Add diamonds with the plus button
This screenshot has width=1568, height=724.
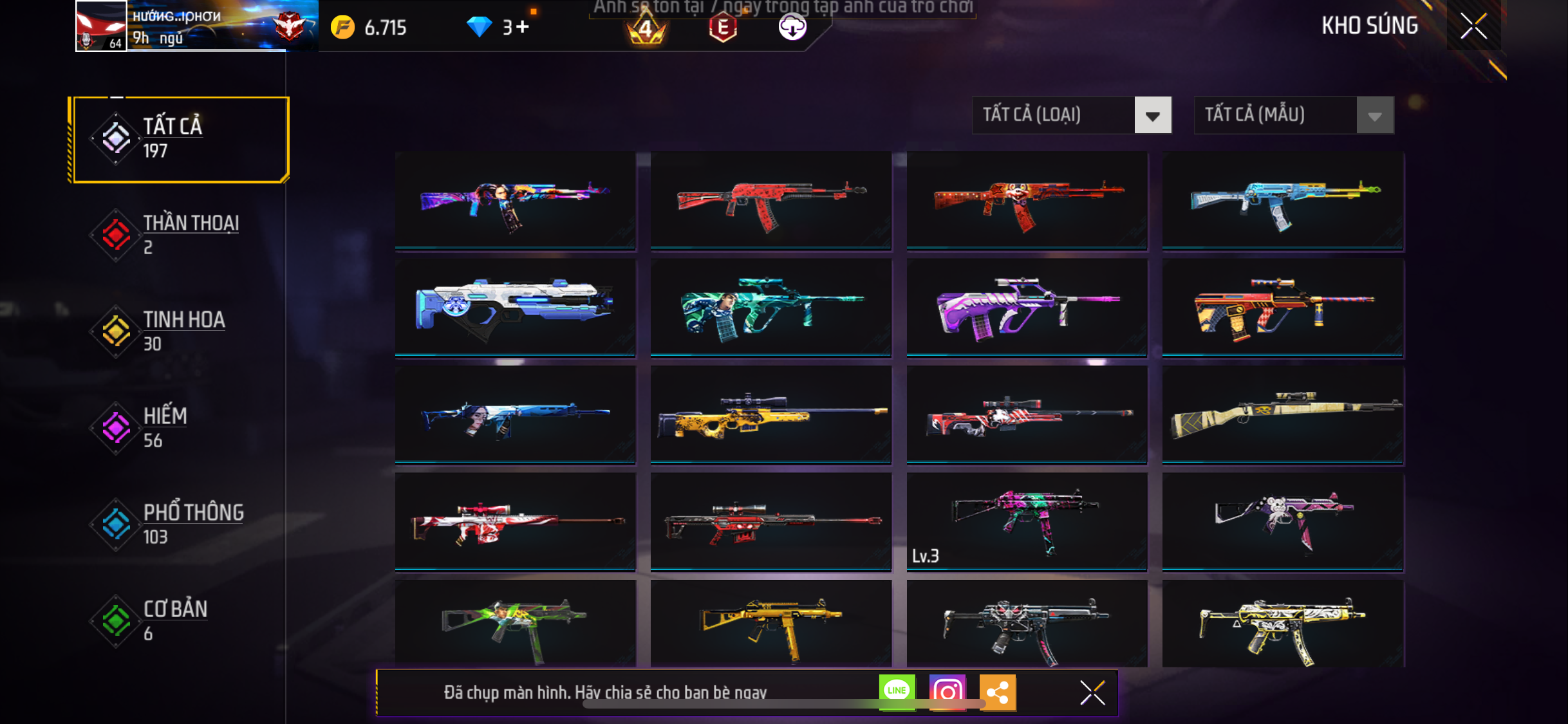[523, 27]
